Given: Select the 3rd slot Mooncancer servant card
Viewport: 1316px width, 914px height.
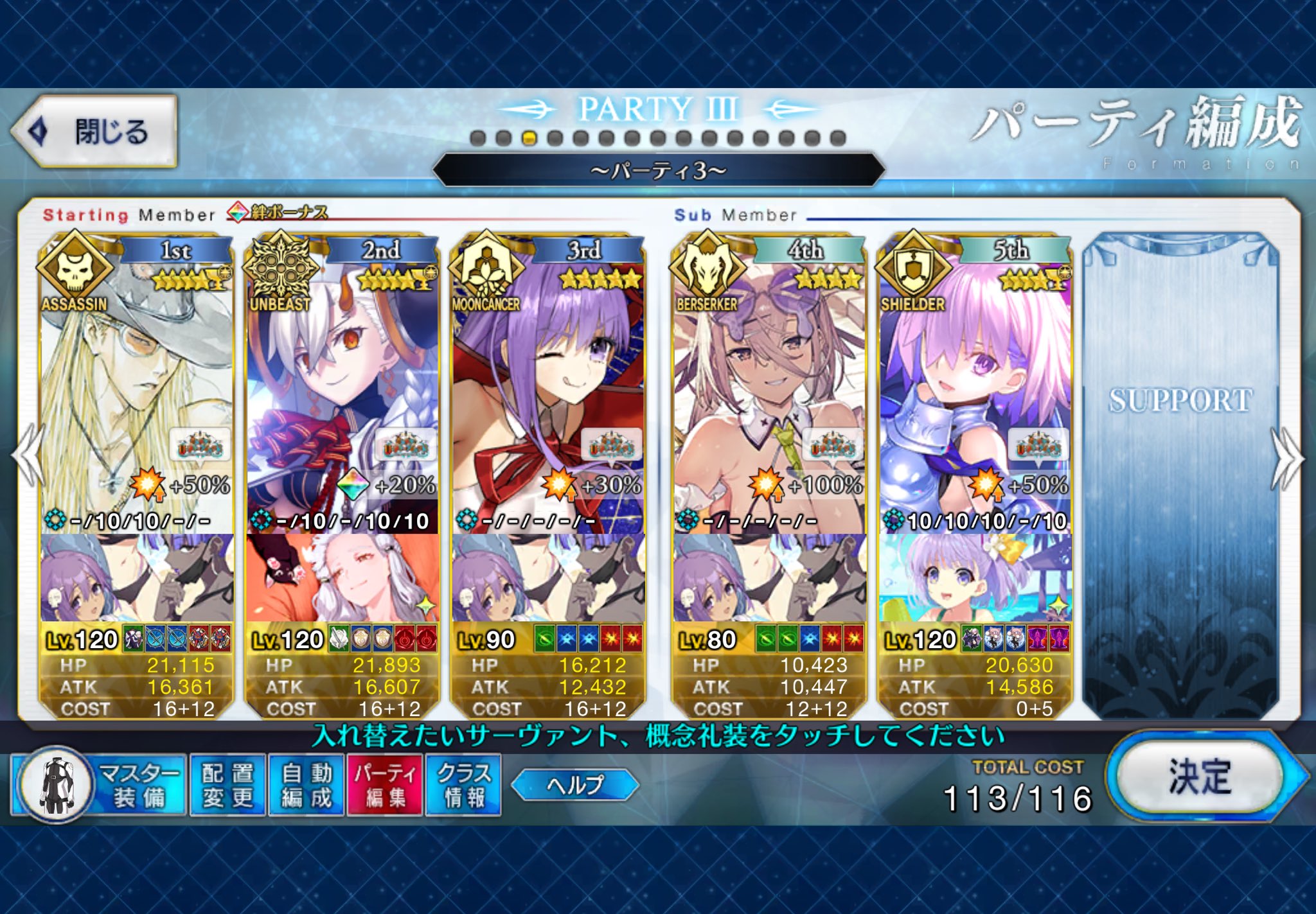Looking at the screenshot, I should [547, 385].
